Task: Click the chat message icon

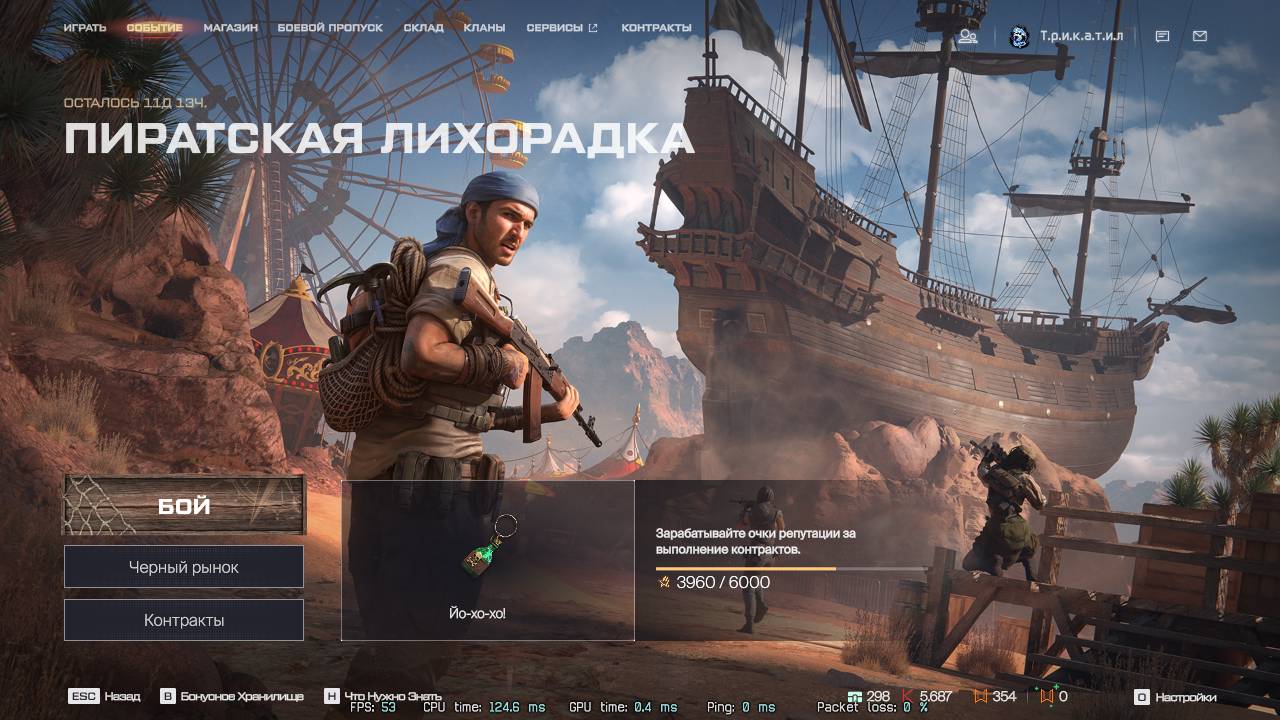Action: tap(1161, 36)
